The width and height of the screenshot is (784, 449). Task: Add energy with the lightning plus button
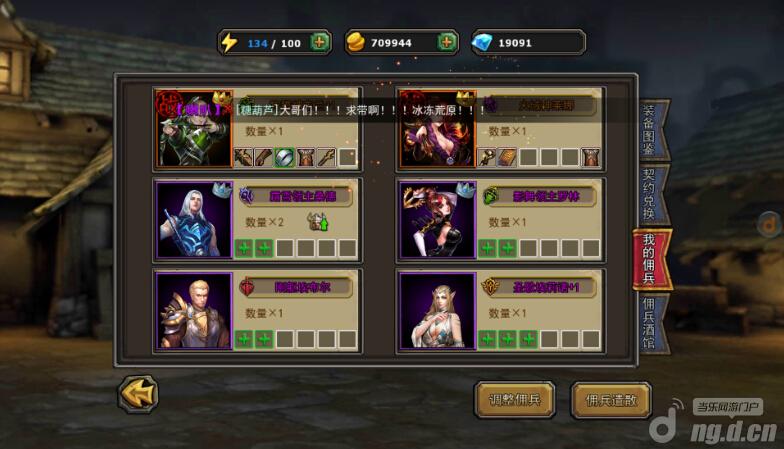pos(319,42)
